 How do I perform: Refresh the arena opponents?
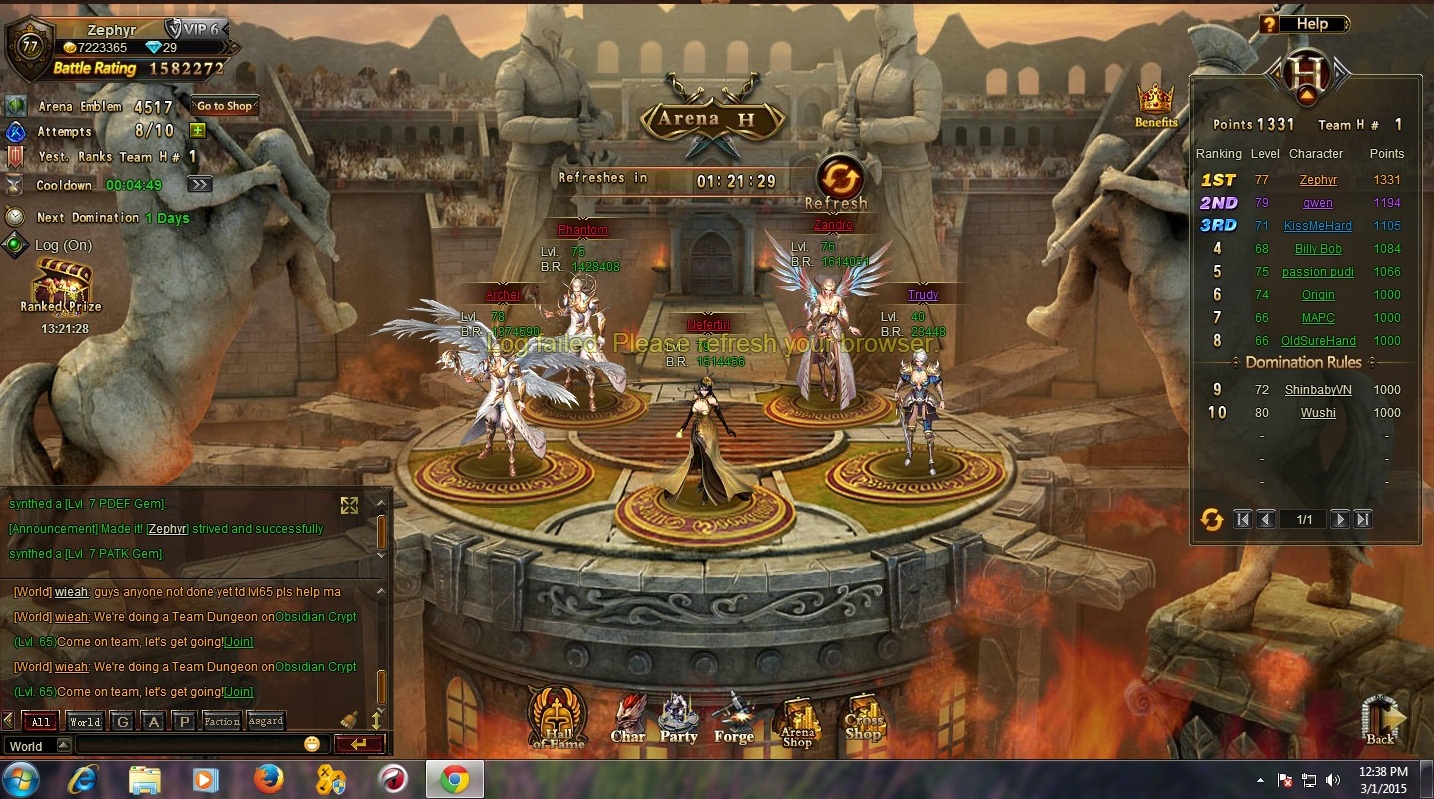[838, 178]
